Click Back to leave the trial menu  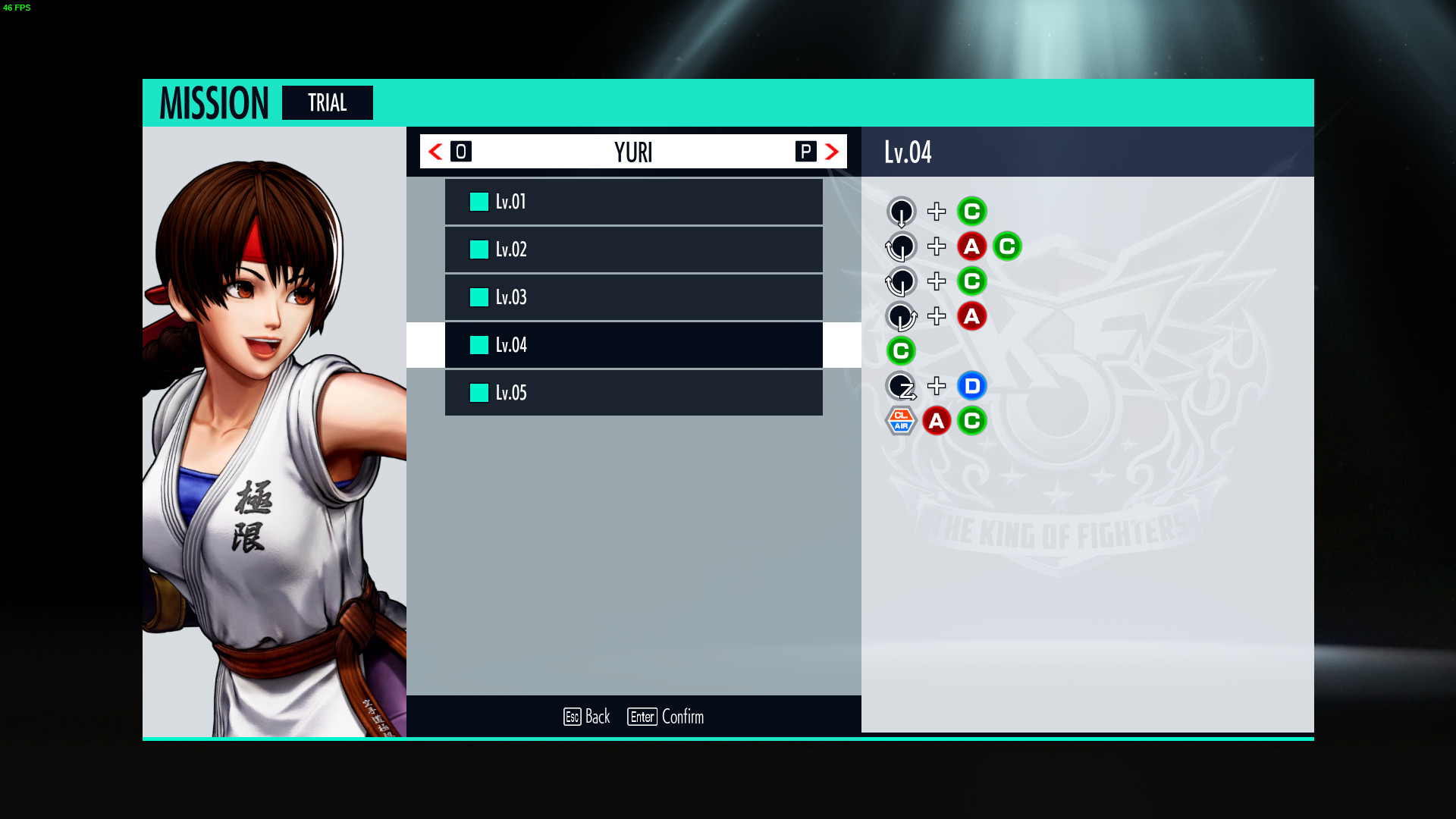588,717
